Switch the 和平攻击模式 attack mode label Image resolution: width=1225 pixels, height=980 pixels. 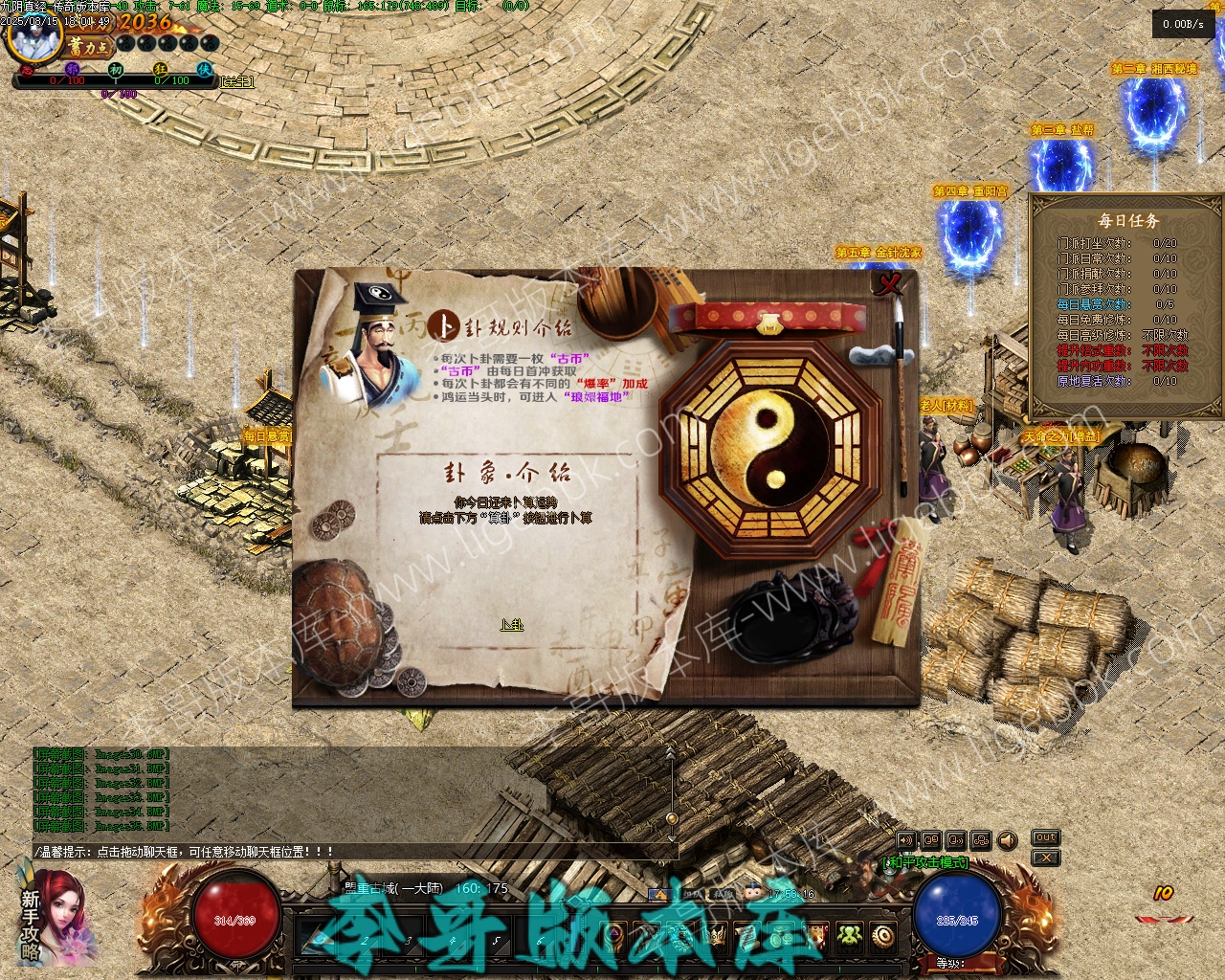pyautogui.click(x=924, y=862)
